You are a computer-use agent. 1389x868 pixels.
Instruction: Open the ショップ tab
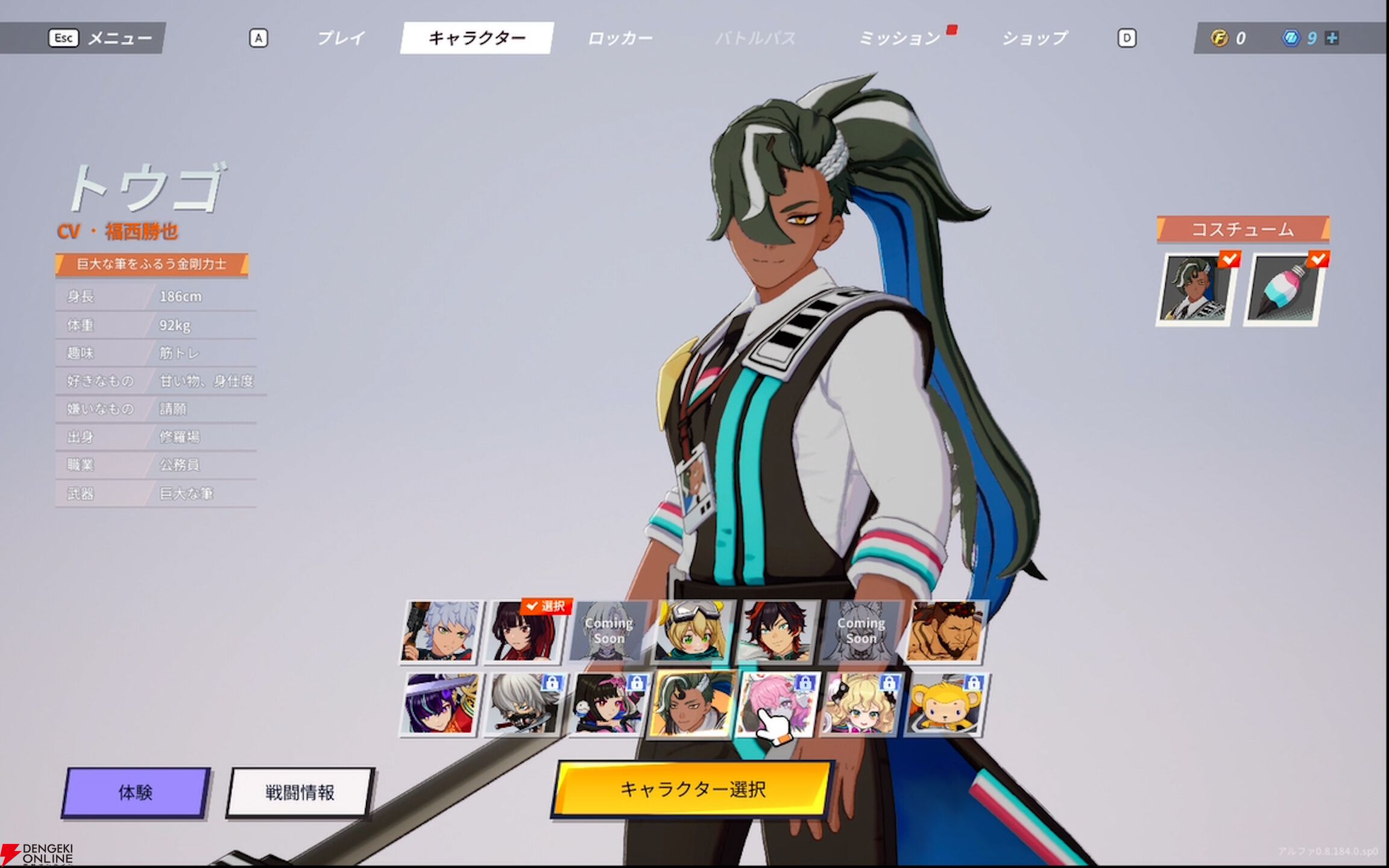(1033, 38)
